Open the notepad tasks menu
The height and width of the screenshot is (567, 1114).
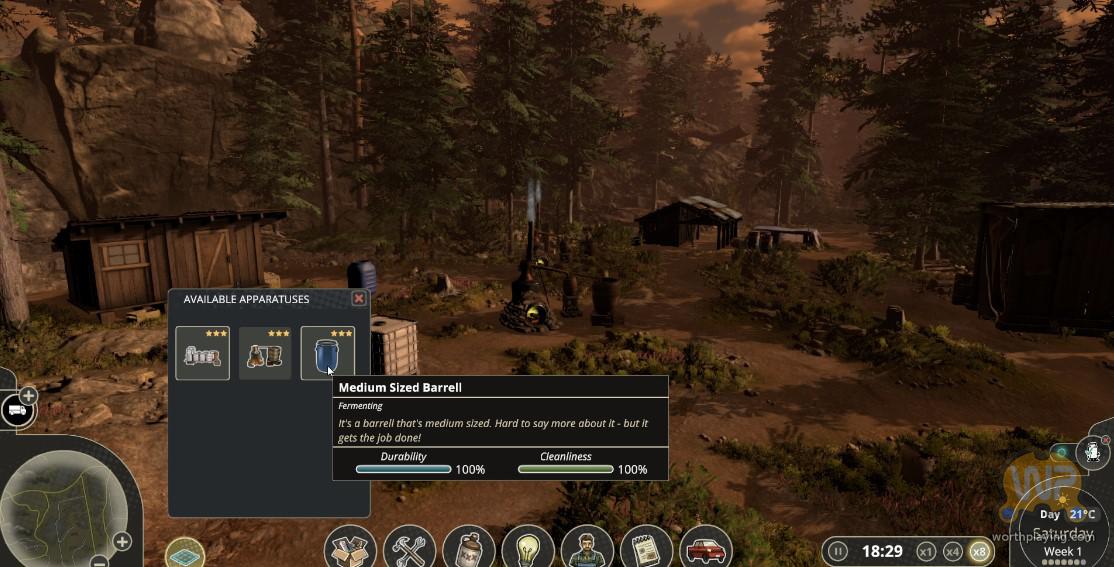tap(646, 549)
